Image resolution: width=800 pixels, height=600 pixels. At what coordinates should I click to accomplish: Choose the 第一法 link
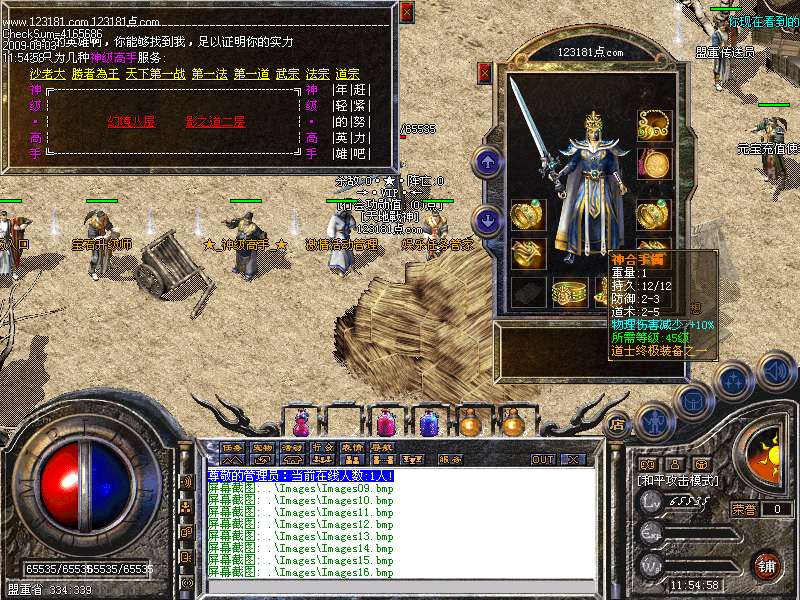pos(210,74)
